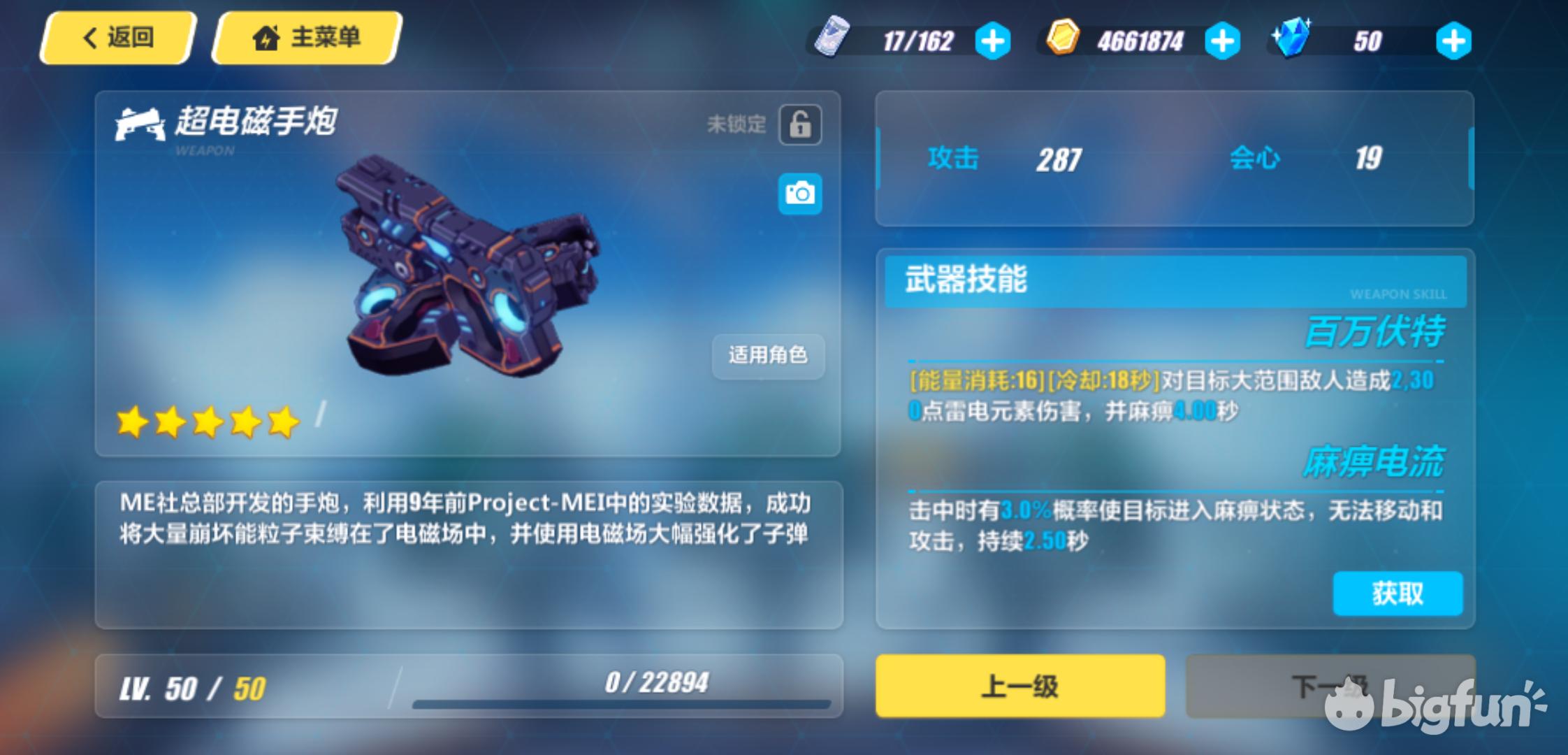Click the 获取 obtain button

(1398, 594)
